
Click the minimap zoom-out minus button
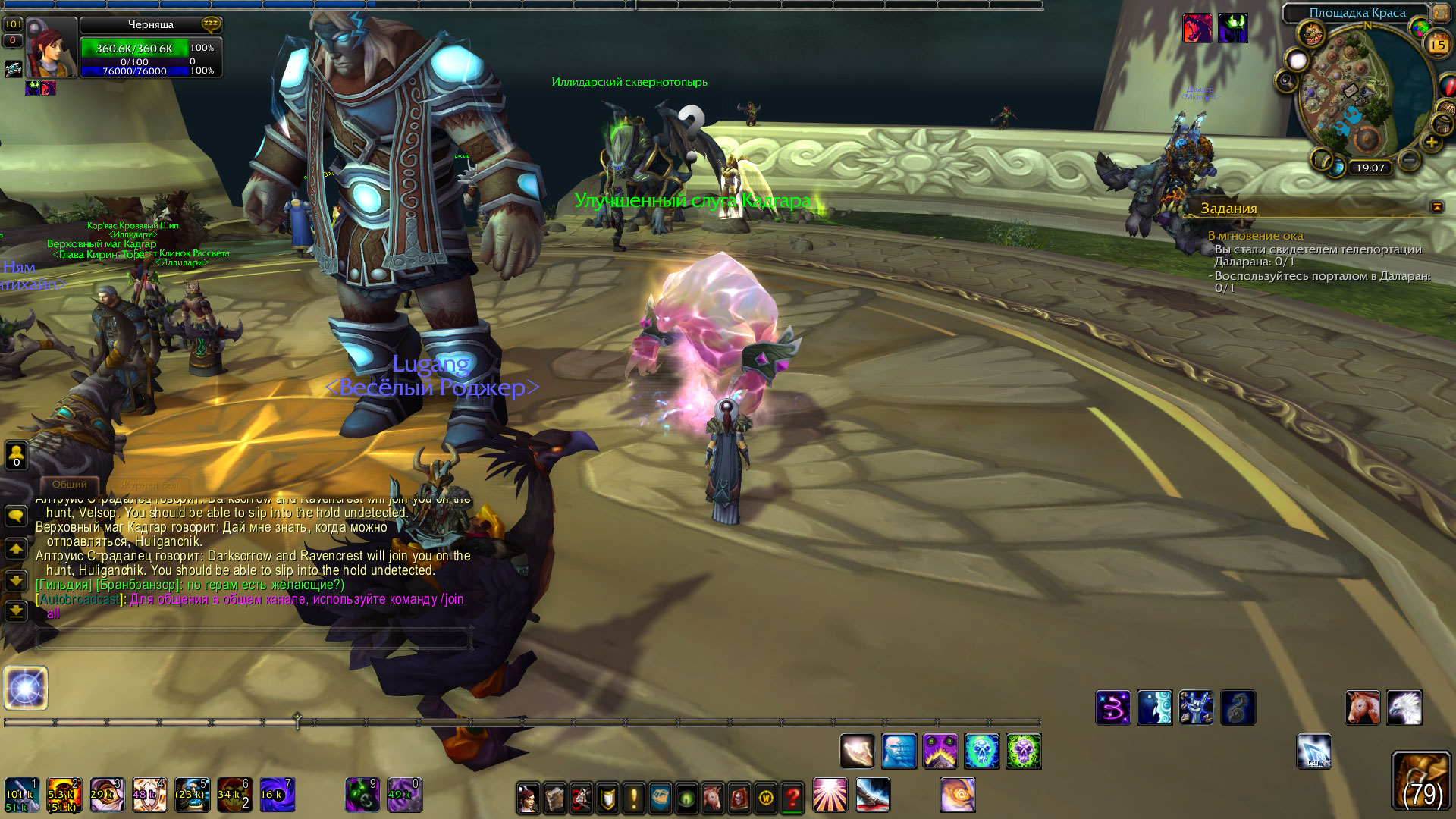(x=1409, y=161)
